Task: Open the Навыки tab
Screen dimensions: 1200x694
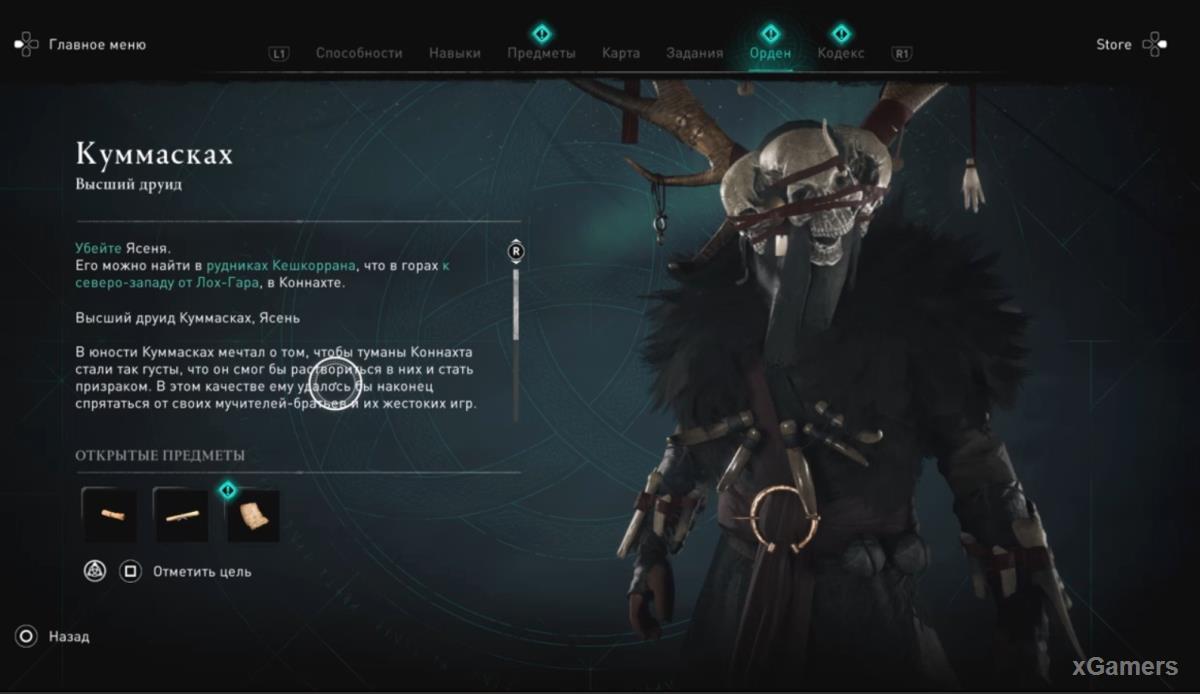Action: [x=455, y=53]
